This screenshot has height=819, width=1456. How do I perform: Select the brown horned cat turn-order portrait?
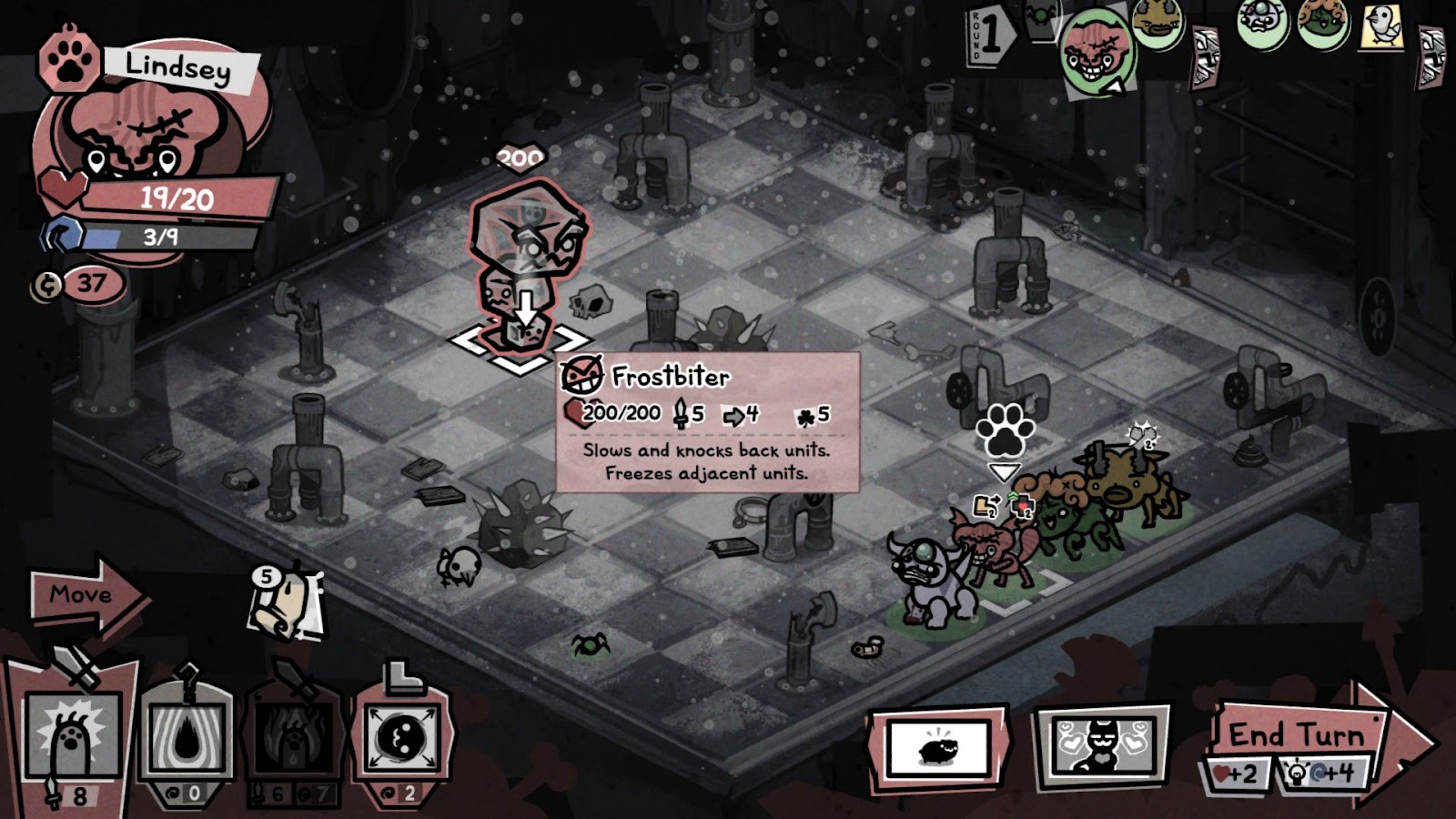pos(1158,23)
